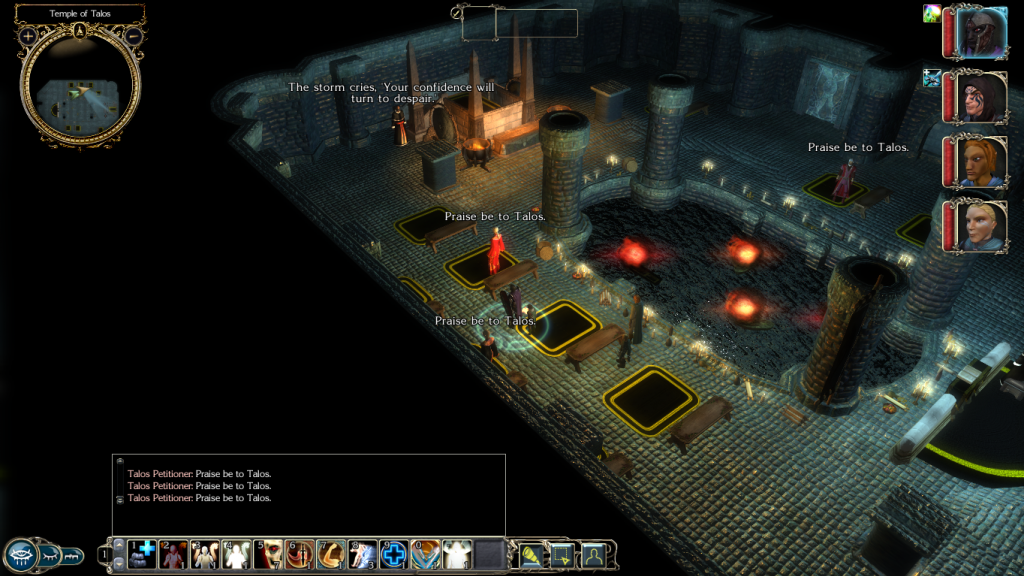Activate the marquee selection mode button

click(561, 554)
